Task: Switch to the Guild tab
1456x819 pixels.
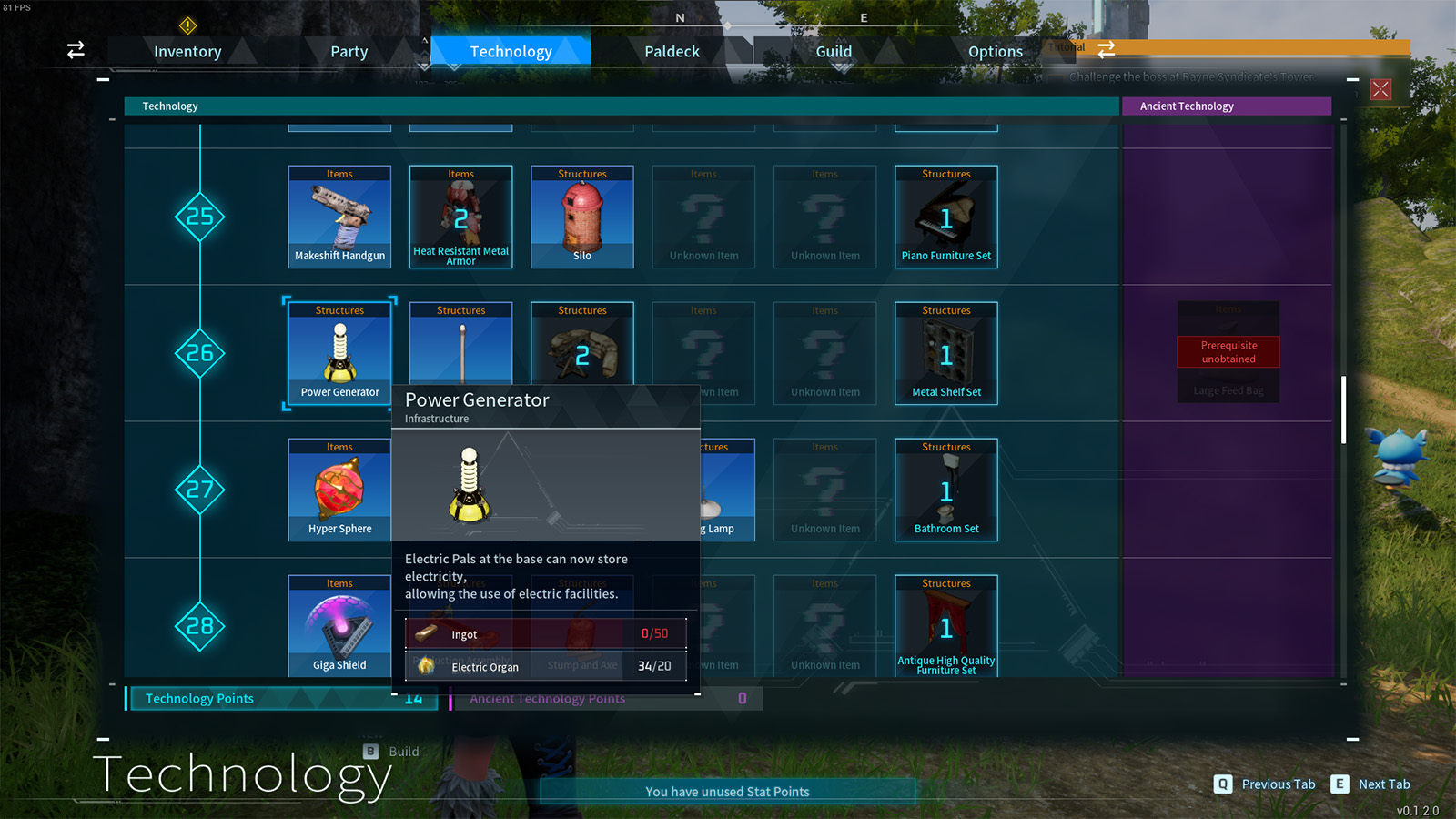Action: click(833, 51)
